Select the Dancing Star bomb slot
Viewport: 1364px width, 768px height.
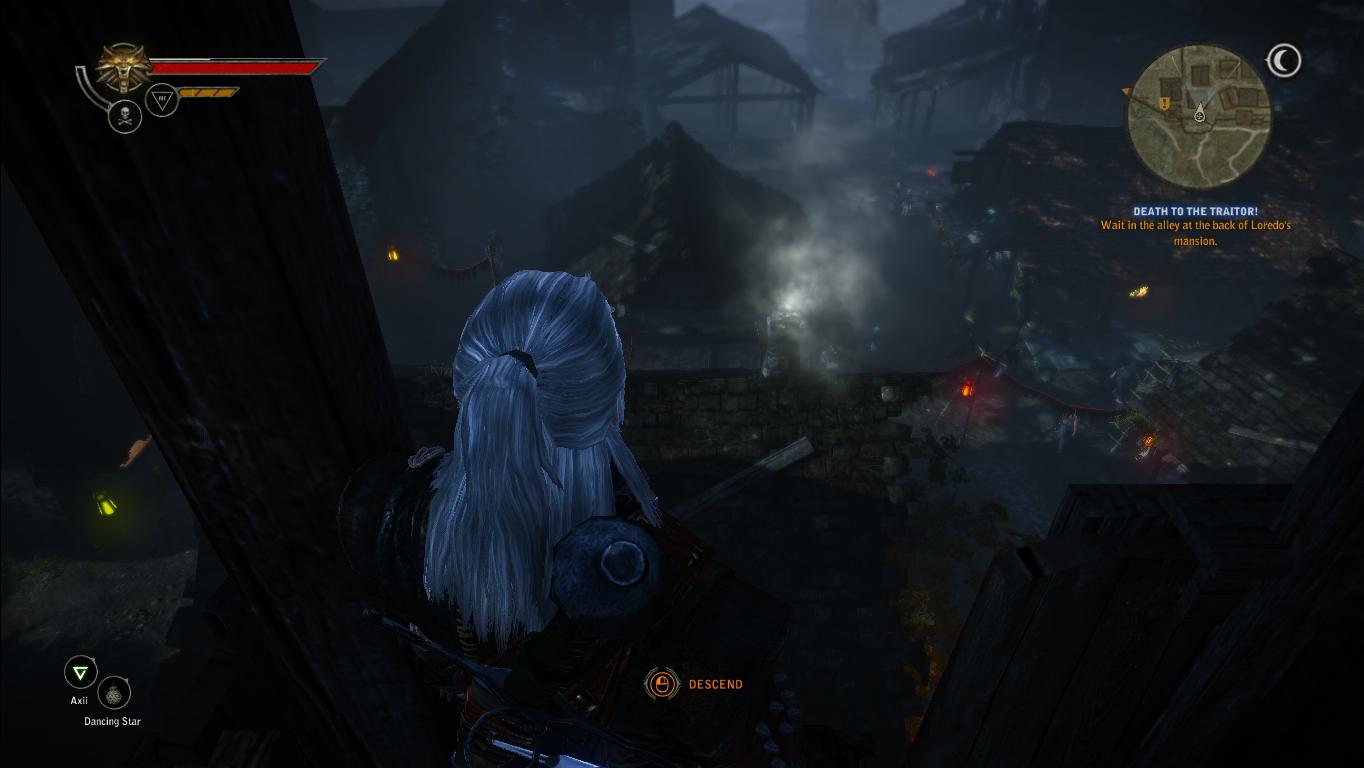coord(115,693)
